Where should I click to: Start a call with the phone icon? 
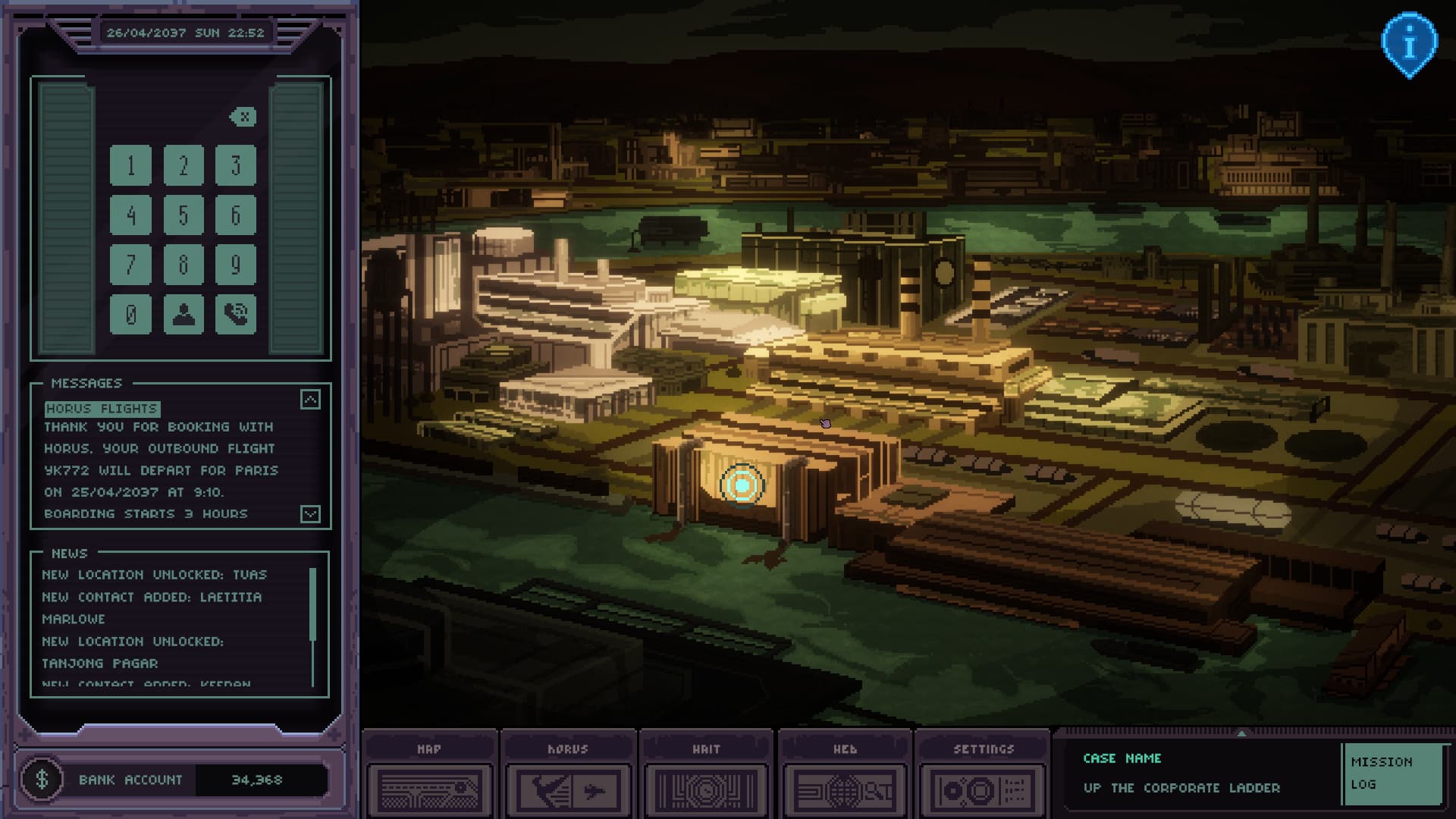tap(236, 314)
